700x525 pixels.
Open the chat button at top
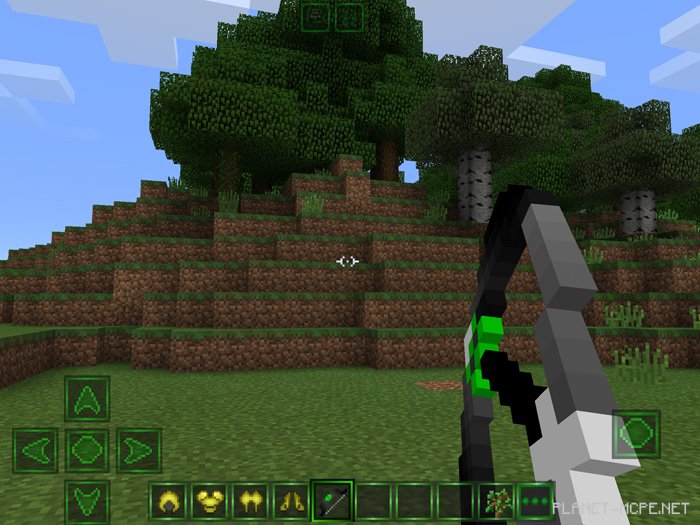pyautogui.click(x=316, y=16)
